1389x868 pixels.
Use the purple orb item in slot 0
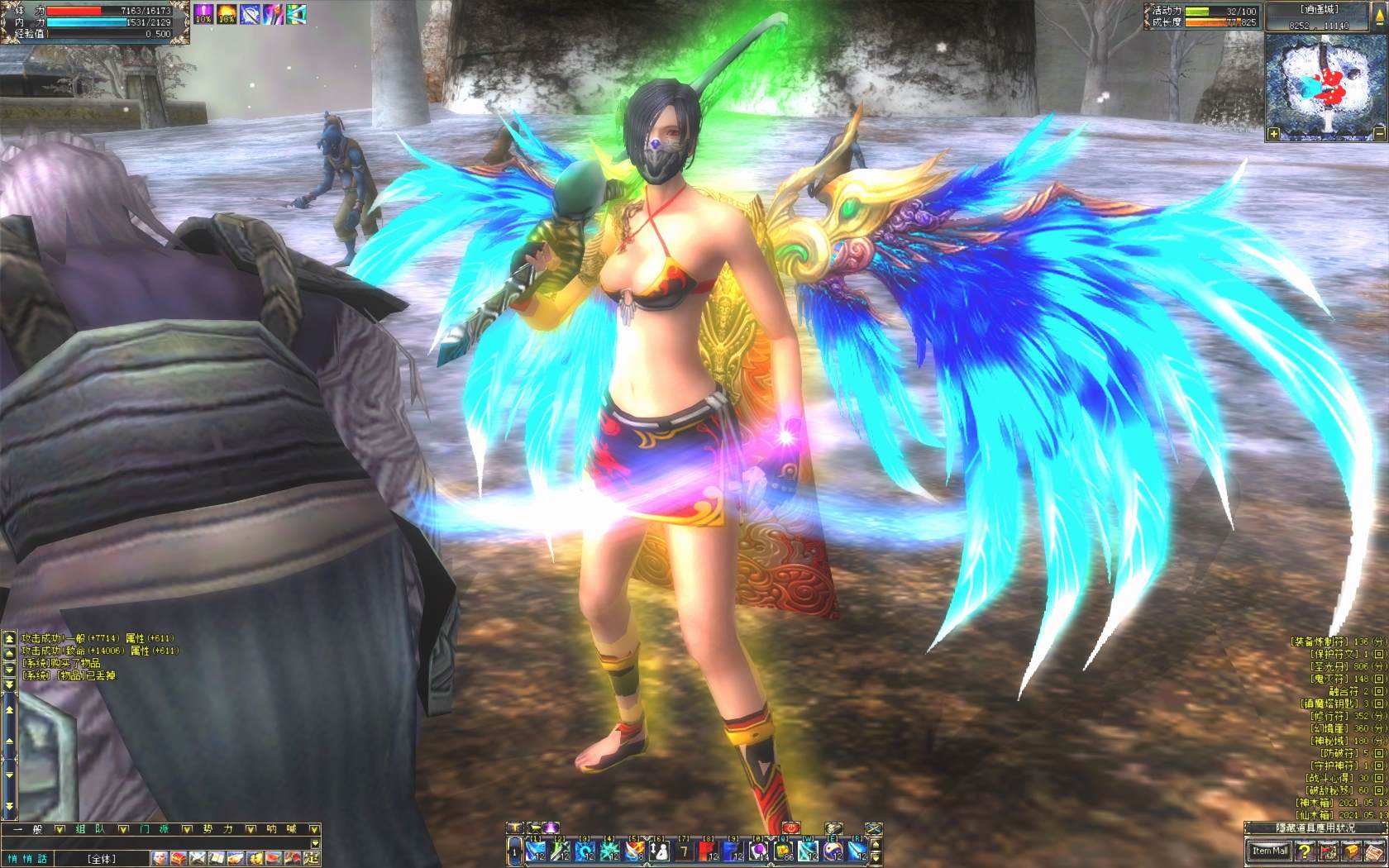(759, 850)
